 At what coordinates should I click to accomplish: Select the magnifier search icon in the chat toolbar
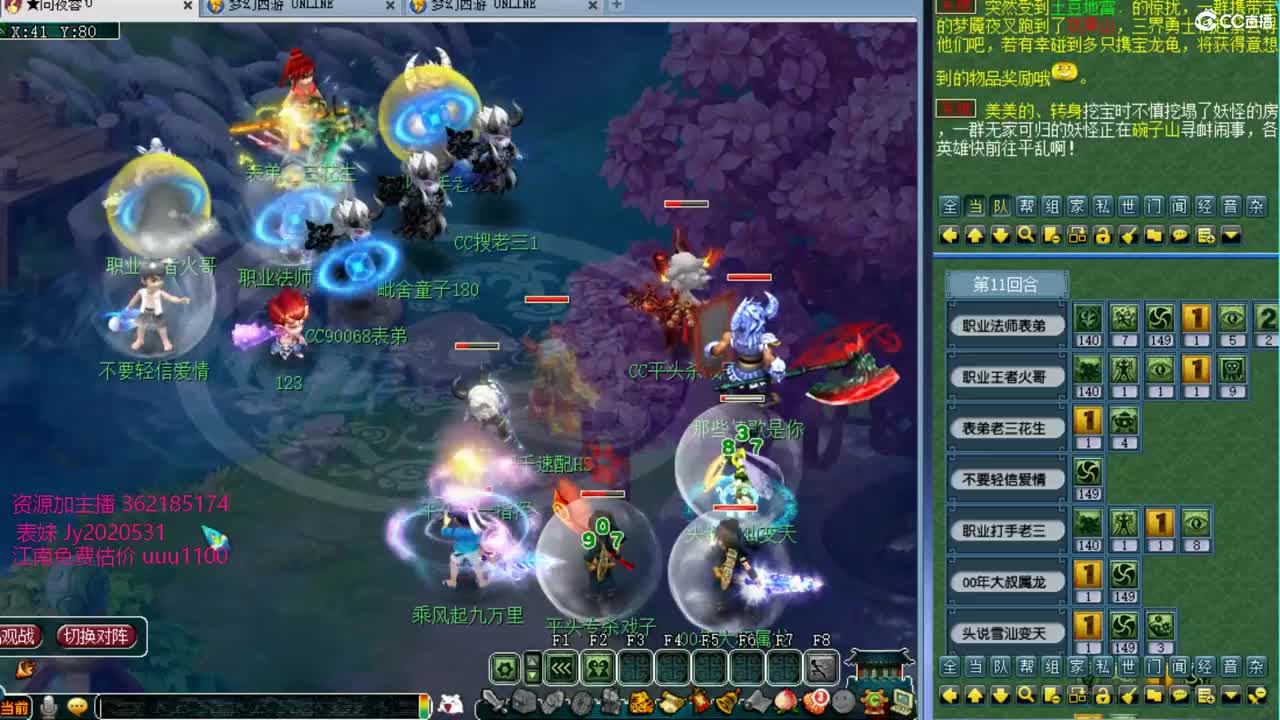1025,234
